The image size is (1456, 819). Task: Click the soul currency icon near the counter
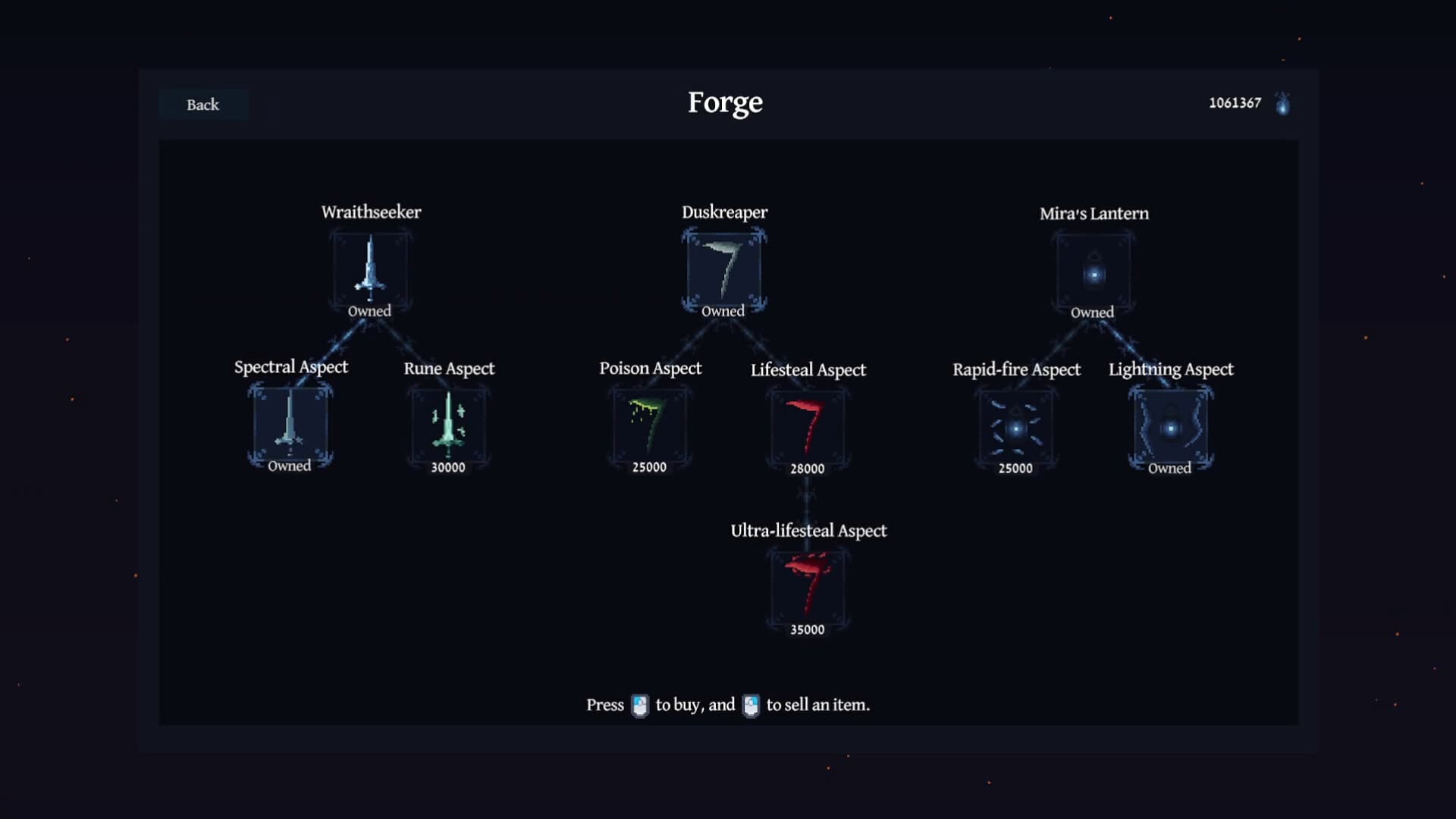[1282, 103]
